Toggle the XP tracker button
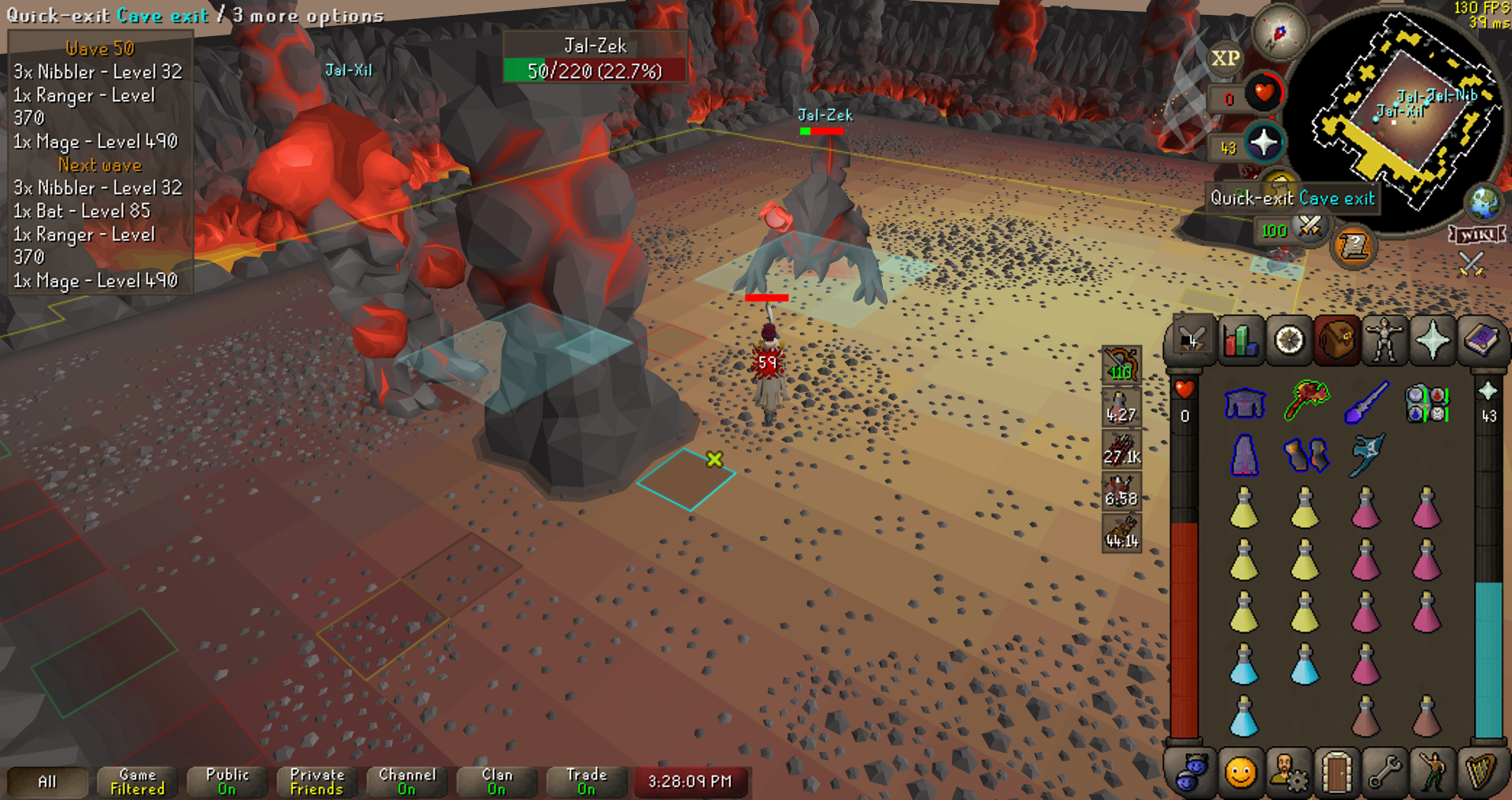1512x800 pixels. coord(1225,58)
